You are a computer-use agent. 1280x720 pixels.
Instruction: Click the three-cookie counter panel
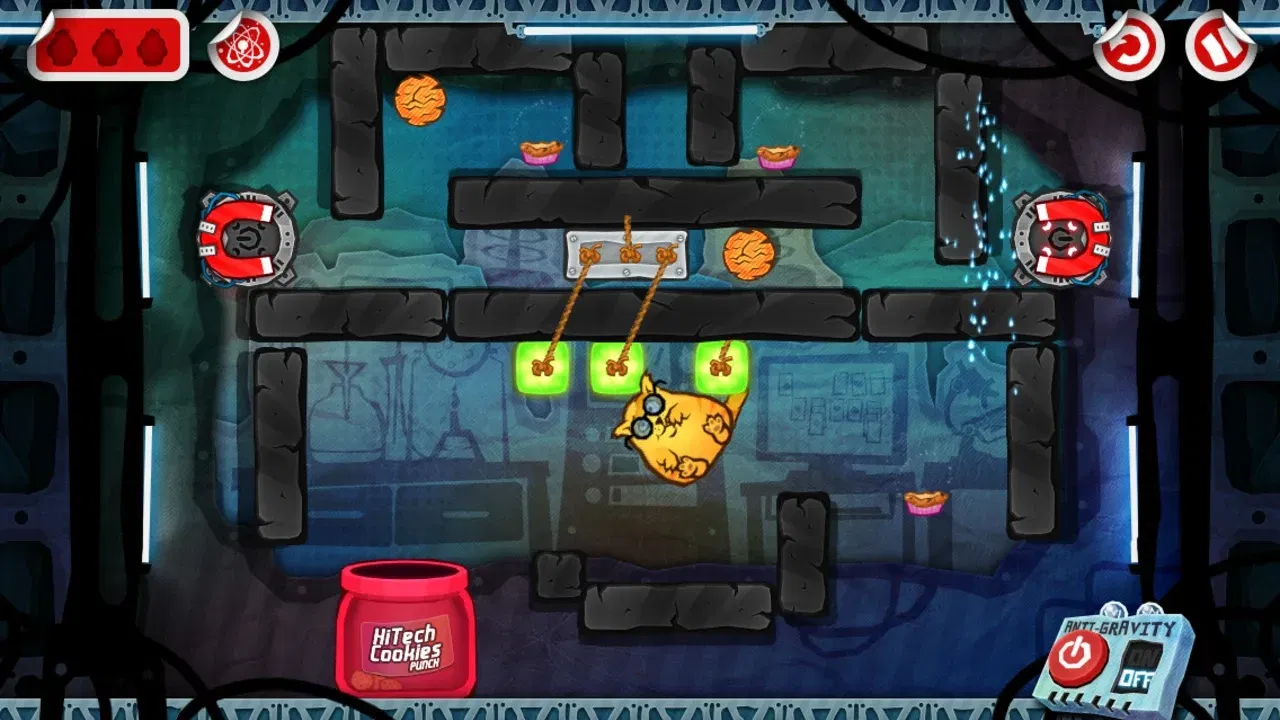[x=110, y=44]
